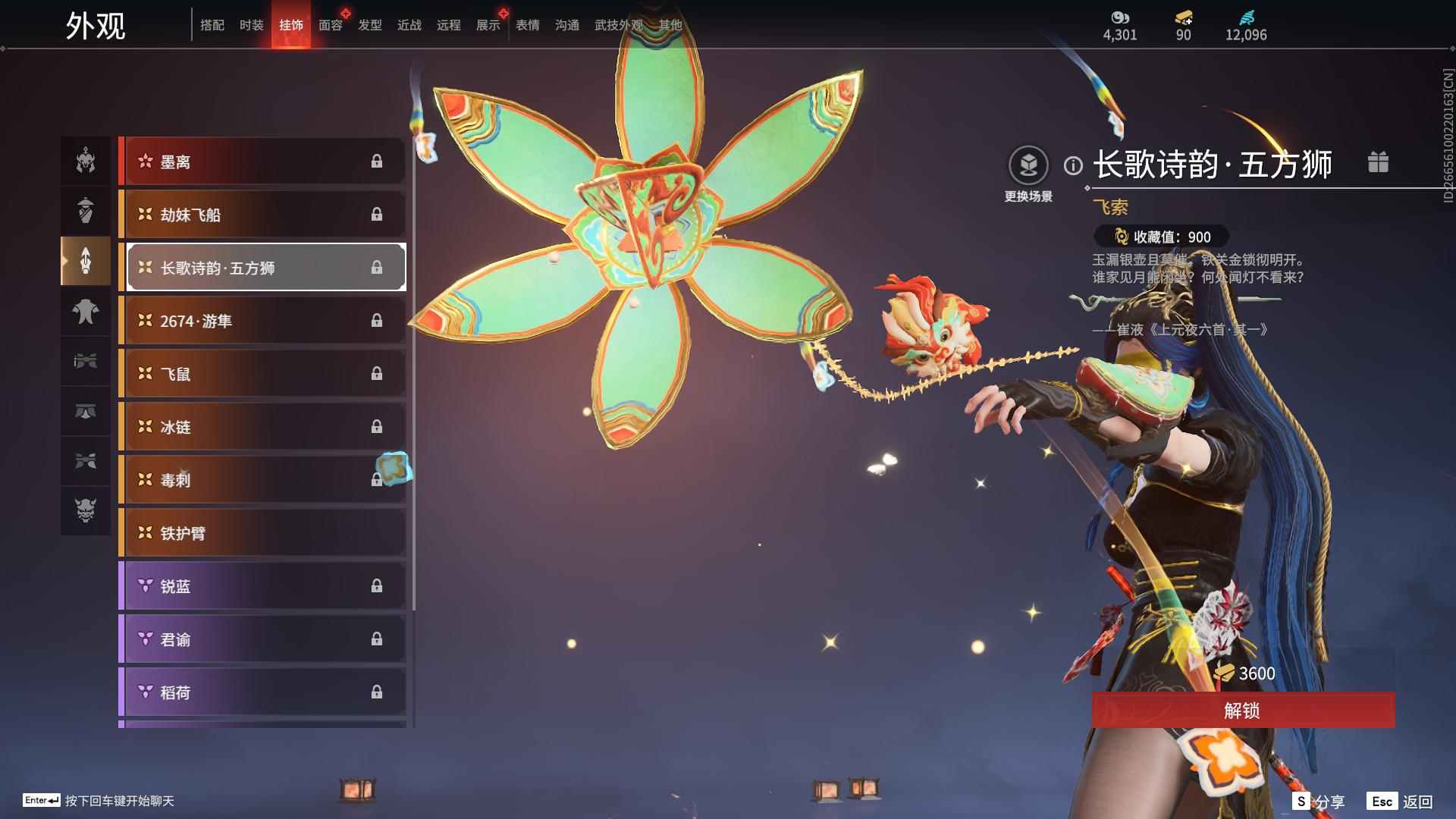Unlock the skin with the red 解锁 button
Screen dimensions: 1456x819
(1242, 710)
